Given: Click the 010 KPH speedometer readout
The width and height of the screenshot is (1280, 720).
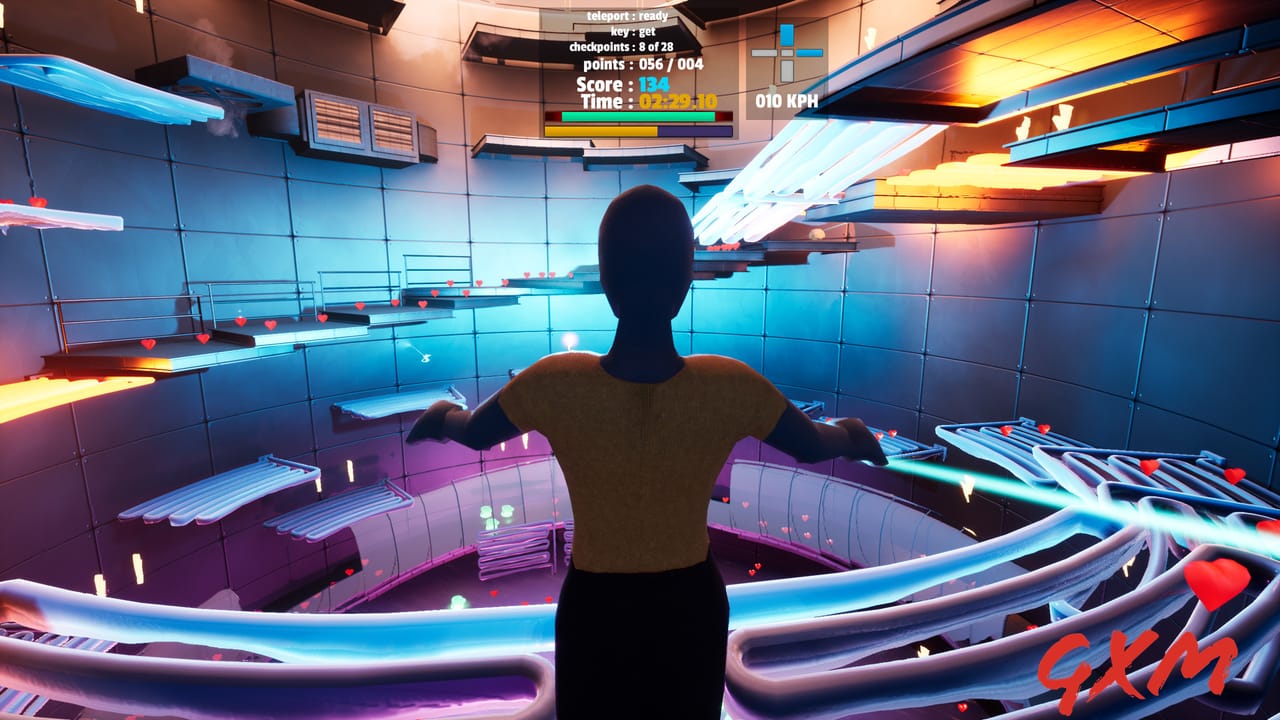Looking at the screenshot, I should click(787, 100).
